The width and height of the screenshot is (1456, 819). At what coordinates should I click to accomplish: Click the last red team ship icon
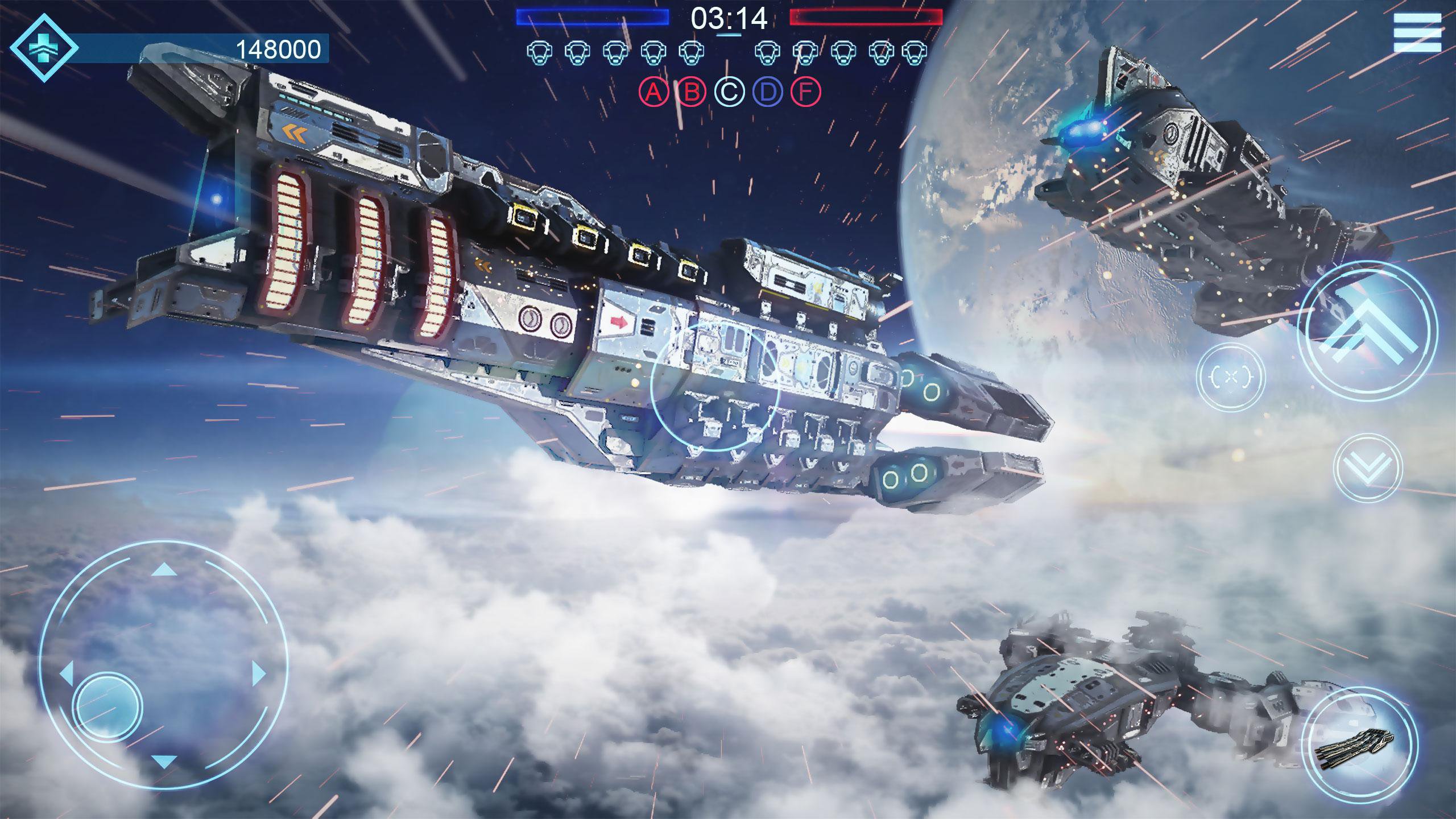916,52
